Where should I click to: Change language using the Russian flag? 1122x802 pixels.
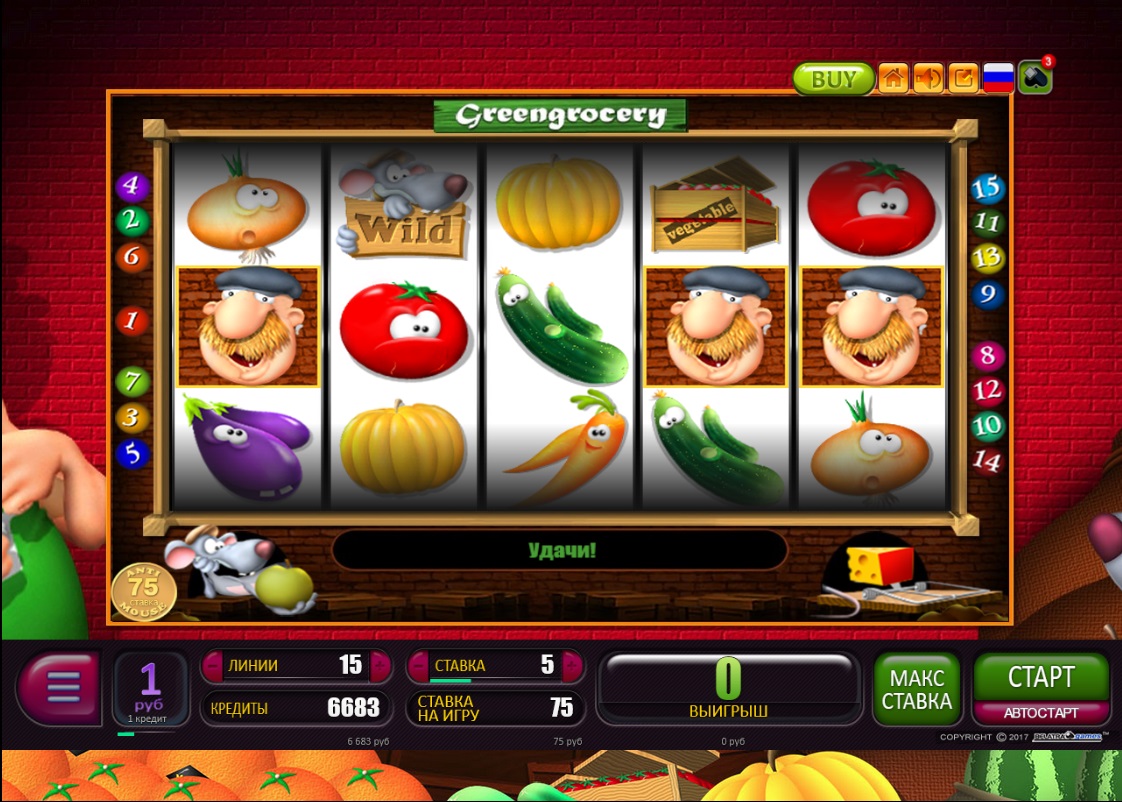[998, 79]
